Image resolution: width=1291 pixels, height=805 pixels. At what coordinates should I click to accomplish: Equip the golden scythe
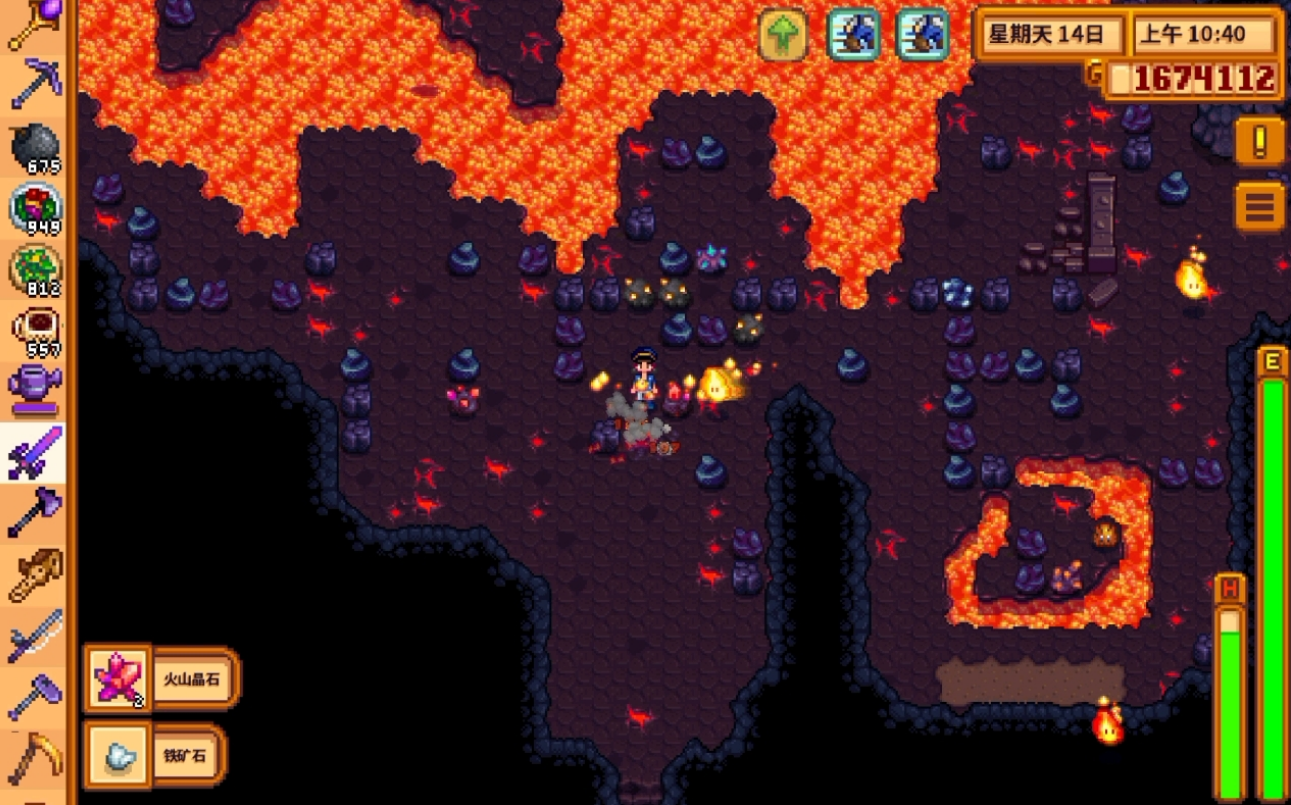coord(35,758)
